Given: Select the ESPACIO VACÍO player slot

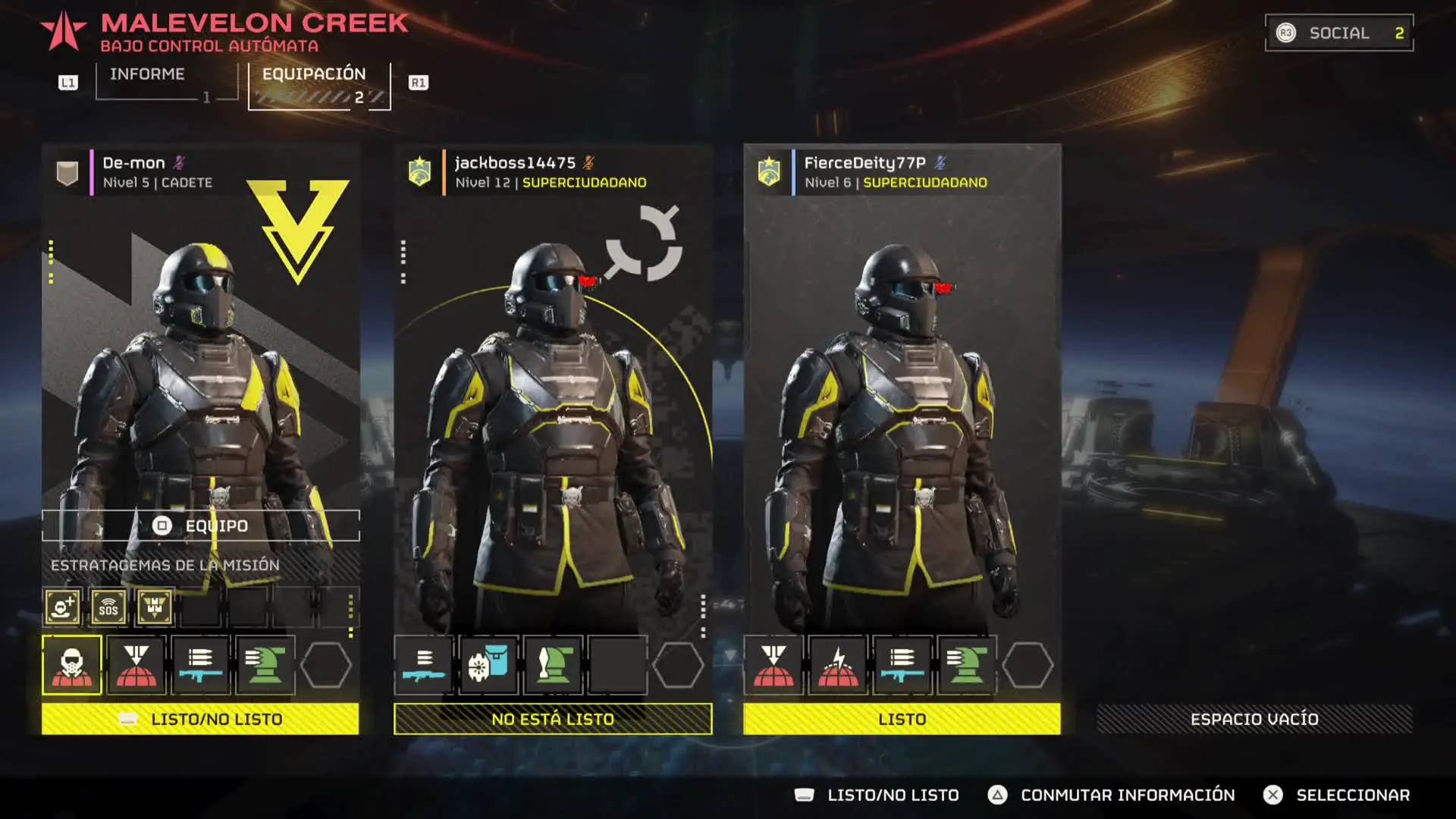Looking at the screenshot, I should tap(1254, 719).
